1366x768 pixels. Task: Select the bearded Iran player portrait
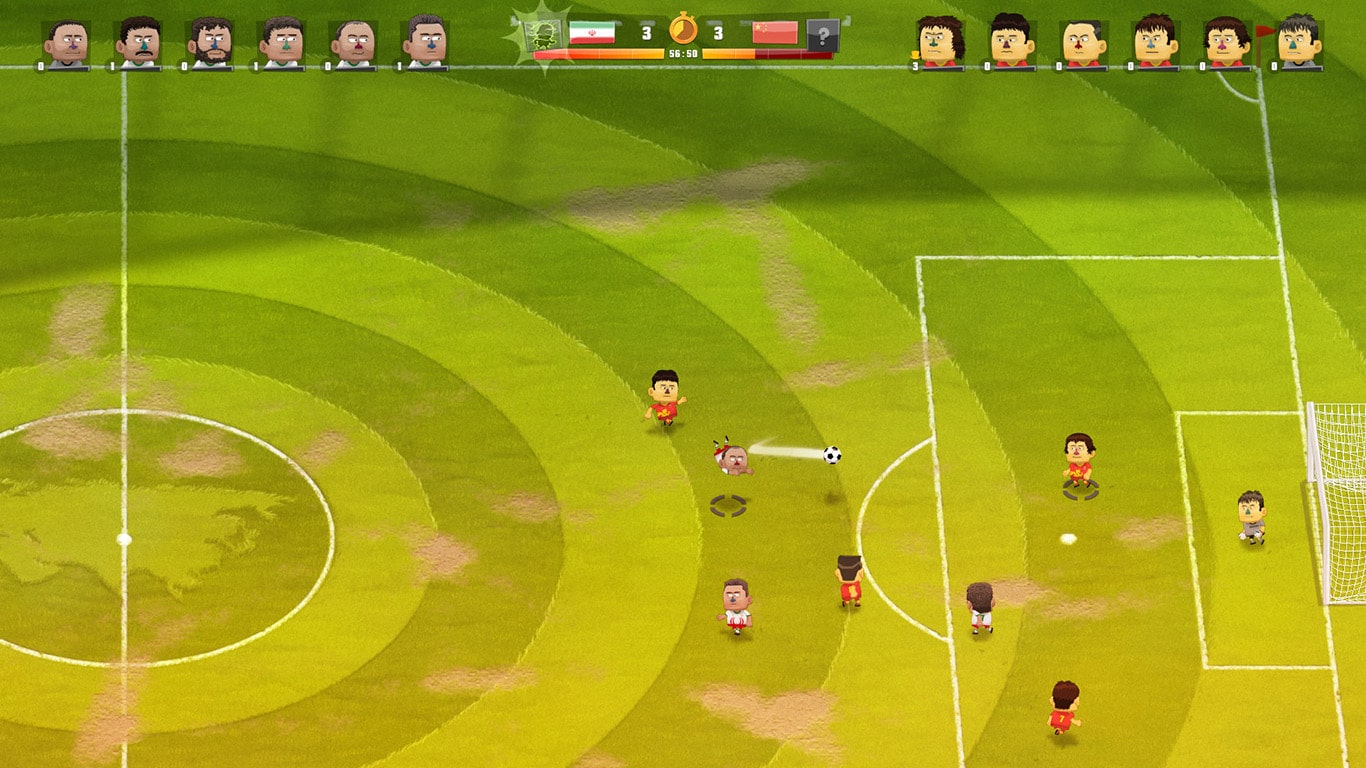(210, 38)
